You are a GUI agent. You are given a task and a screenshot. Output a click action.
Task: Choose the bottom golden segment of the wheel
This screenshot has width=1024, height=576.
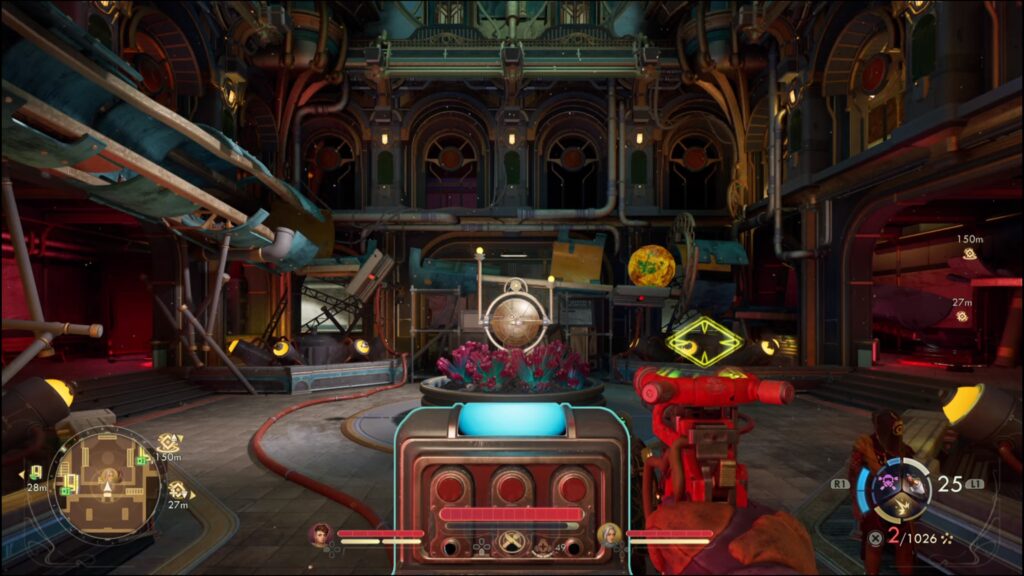[x=904, y=509]
